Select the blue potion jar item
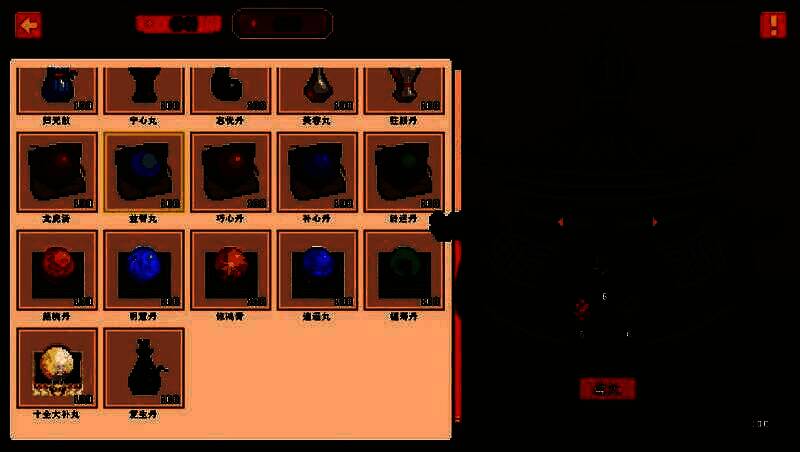Viewport: 800px width, 452px height. [57, 88]
